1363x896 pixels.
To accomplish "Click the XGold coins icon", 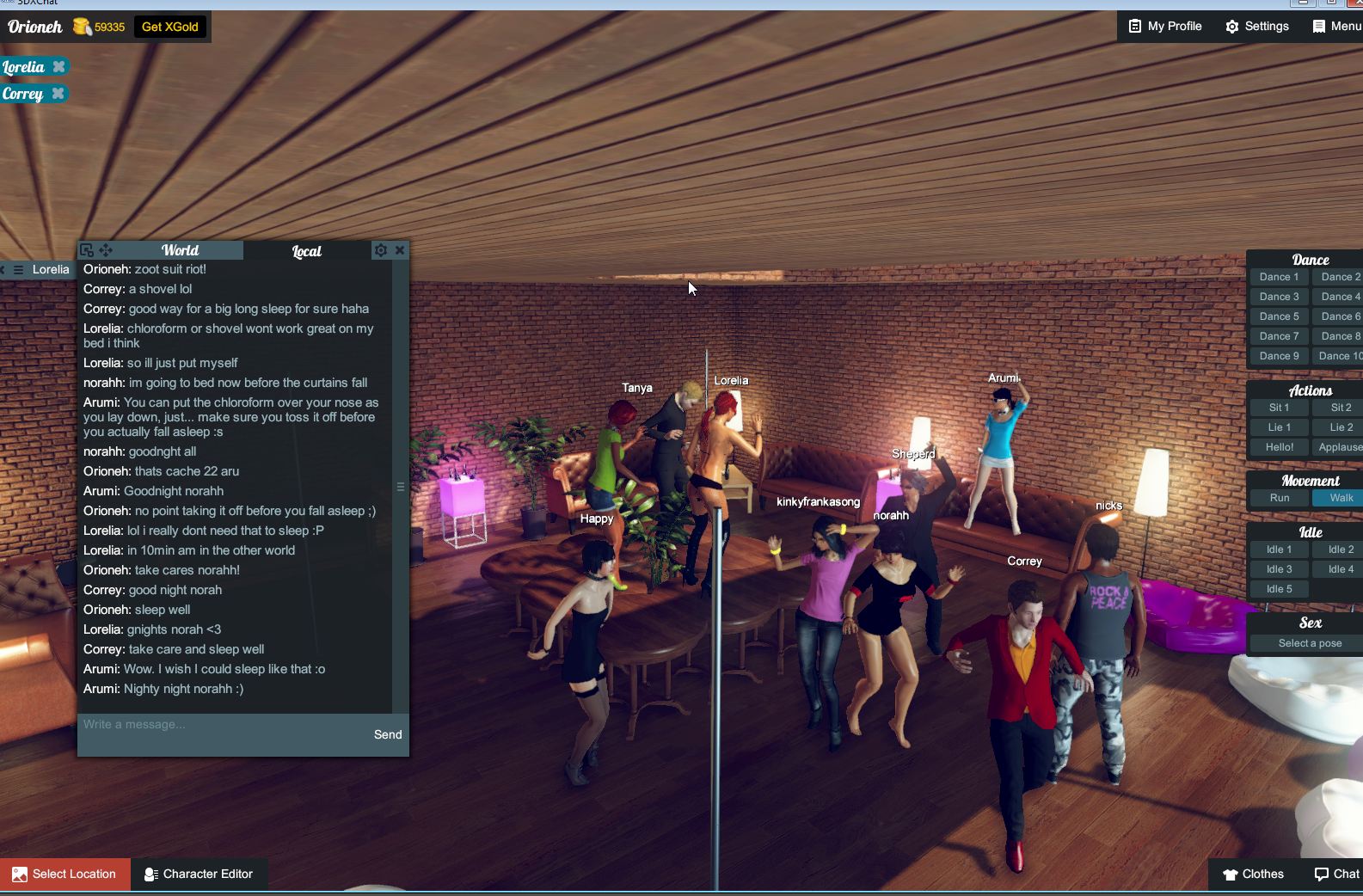I will point(83,26).
